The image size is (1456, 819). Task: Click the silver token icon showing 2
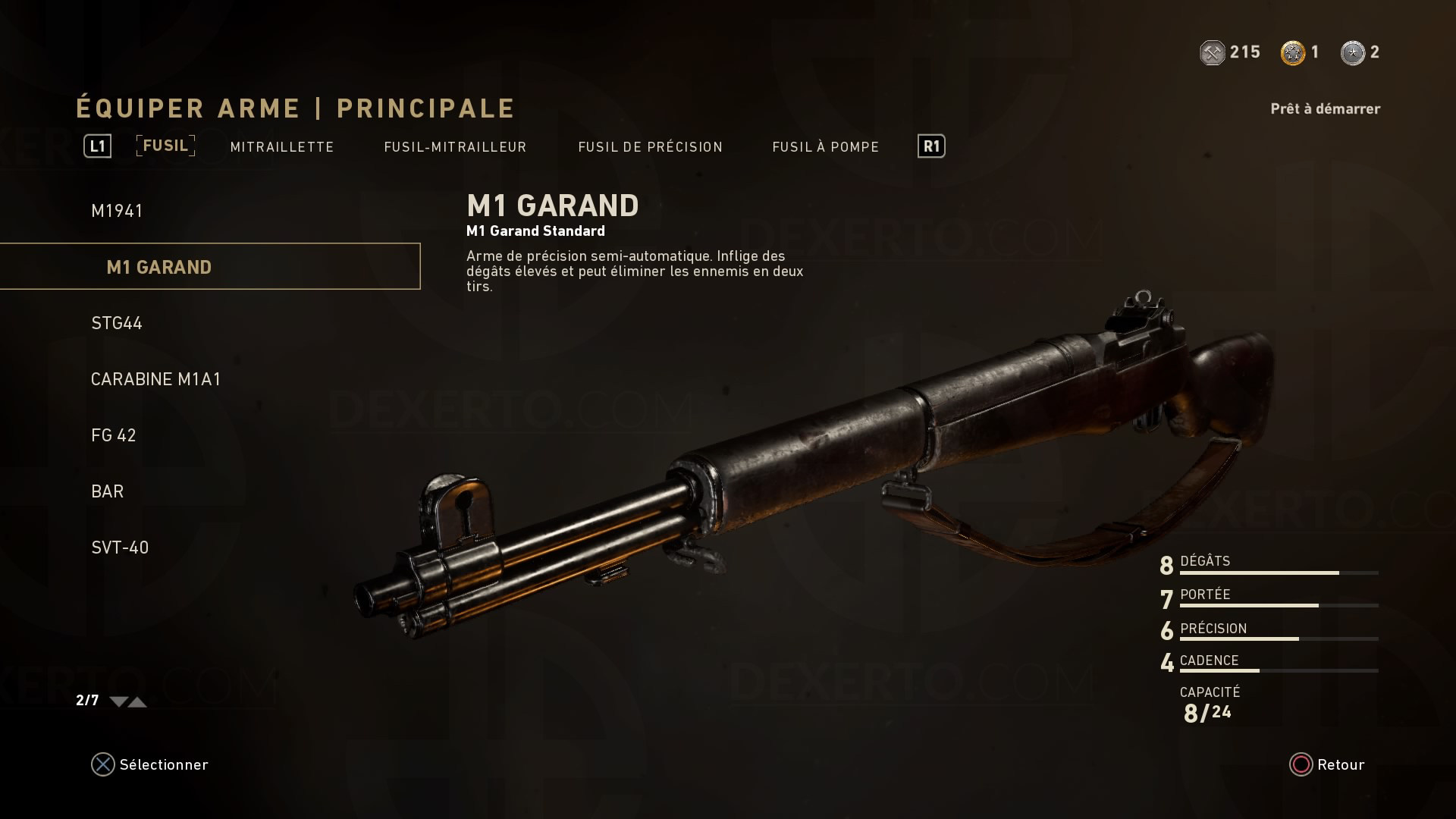[1354, 52]
